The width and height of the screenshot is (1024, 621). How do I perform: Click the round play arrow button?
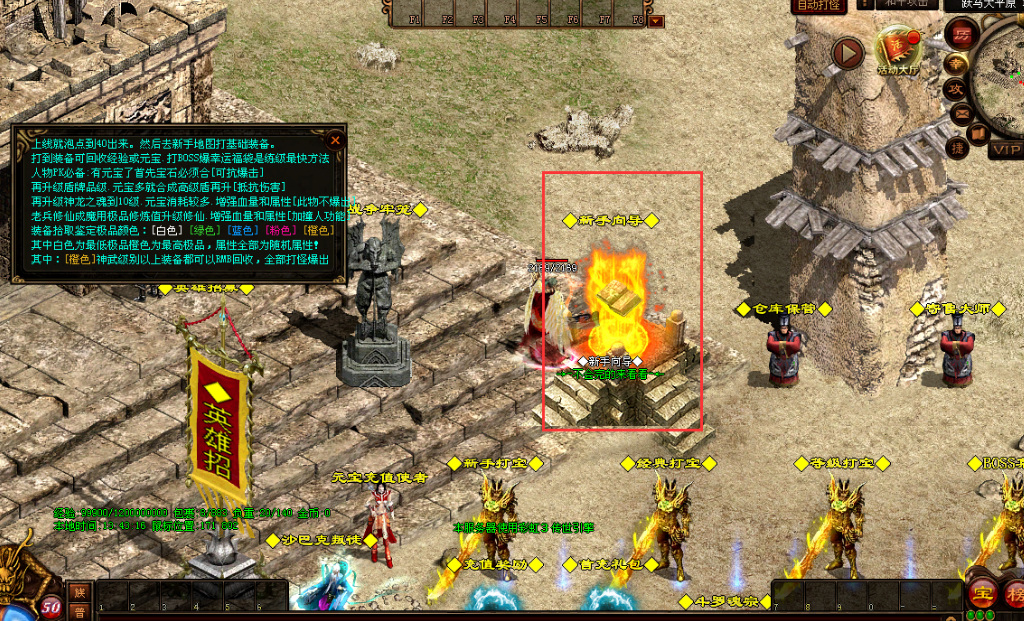(848, 51)
